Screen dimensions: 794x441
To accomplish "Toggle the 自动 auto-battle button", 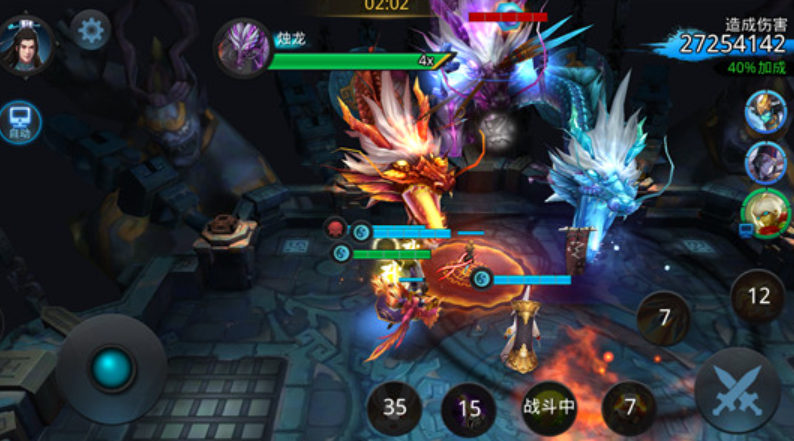I will point(20,122).
